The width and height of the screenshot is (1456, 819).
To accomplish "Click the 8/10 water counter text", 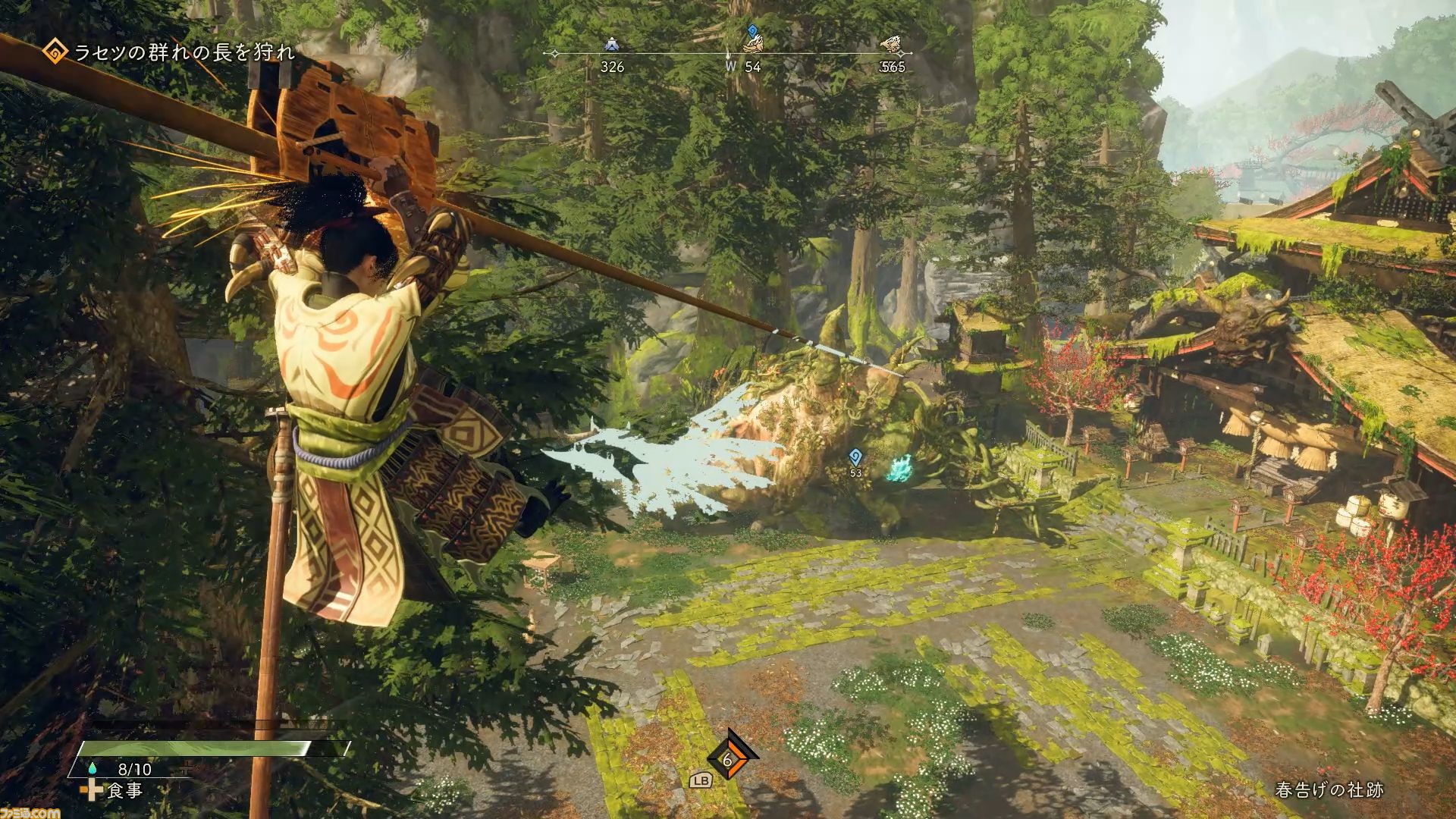I will coord(134,768).
